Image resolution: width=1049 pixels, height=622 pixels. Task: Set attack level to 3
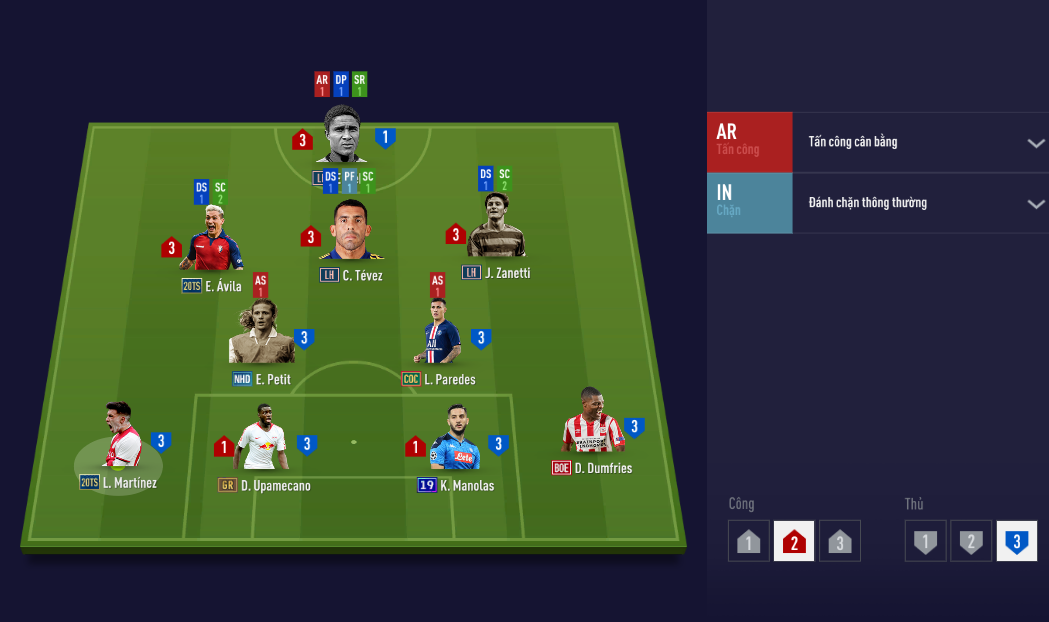(x=840, y=542)
